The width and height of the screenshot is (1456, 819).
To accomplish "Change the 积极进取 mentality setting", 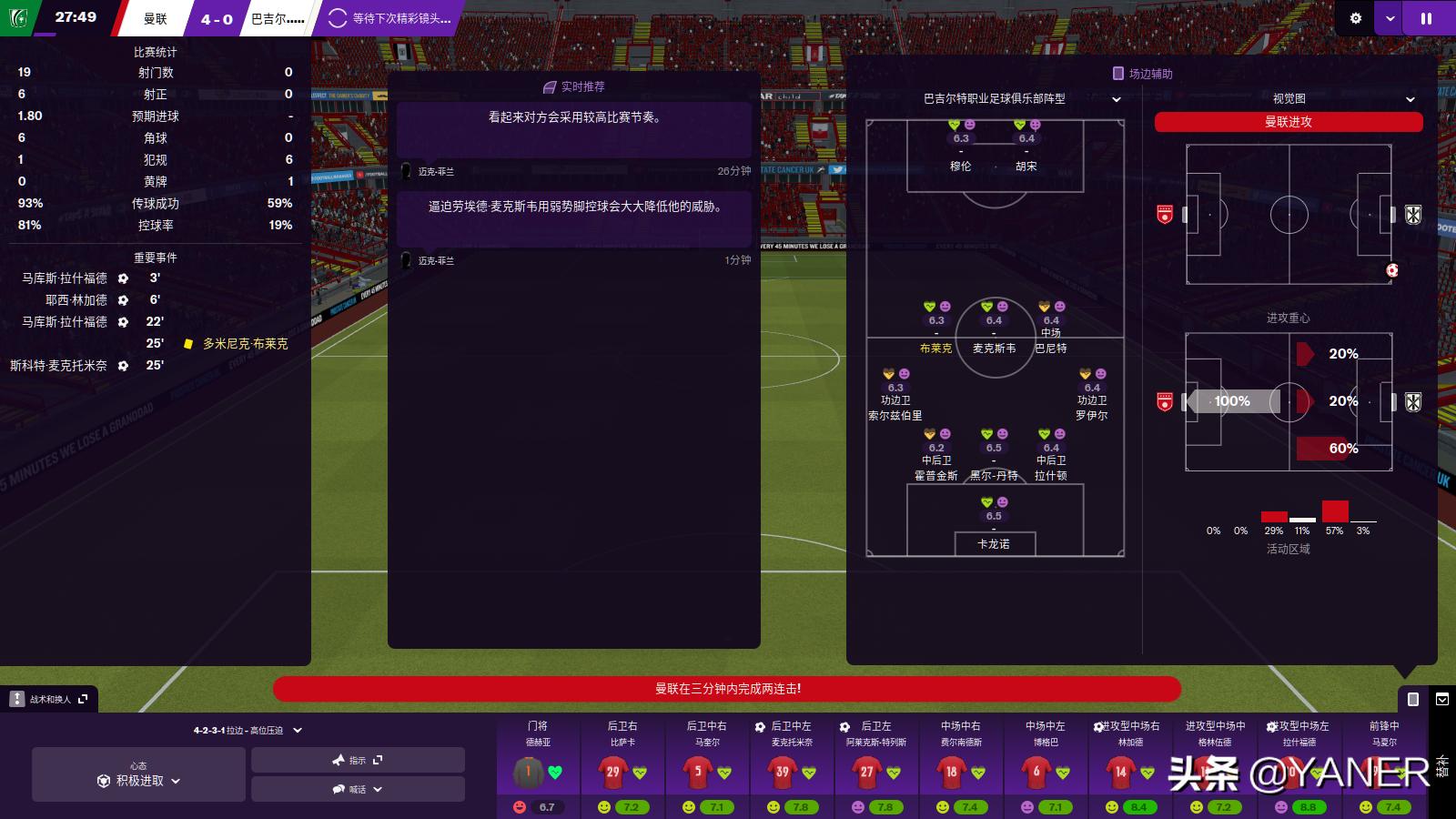I will pyautogui.click(x=138, y=780).
